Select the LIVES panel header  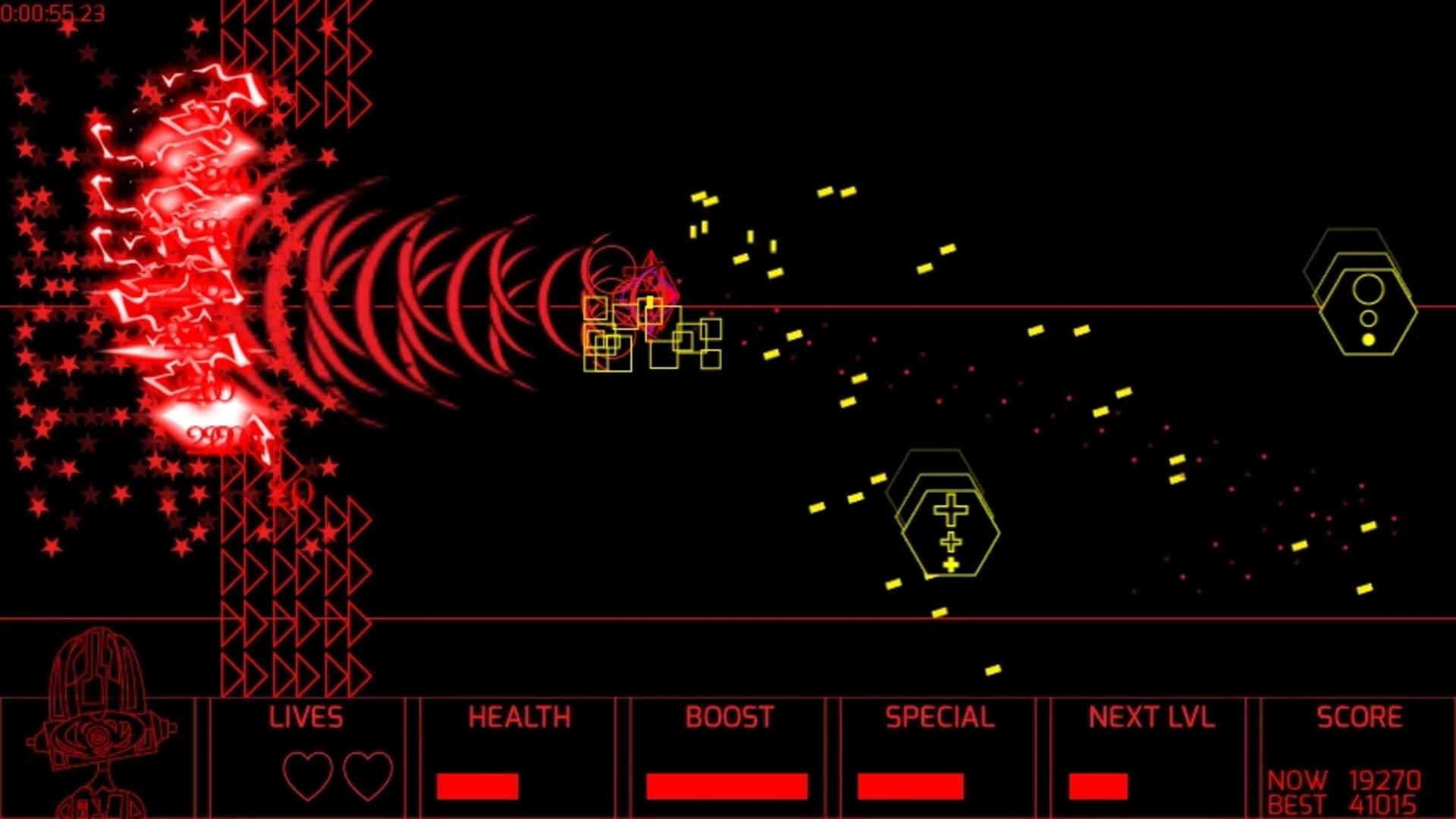(x=306, y=716)
